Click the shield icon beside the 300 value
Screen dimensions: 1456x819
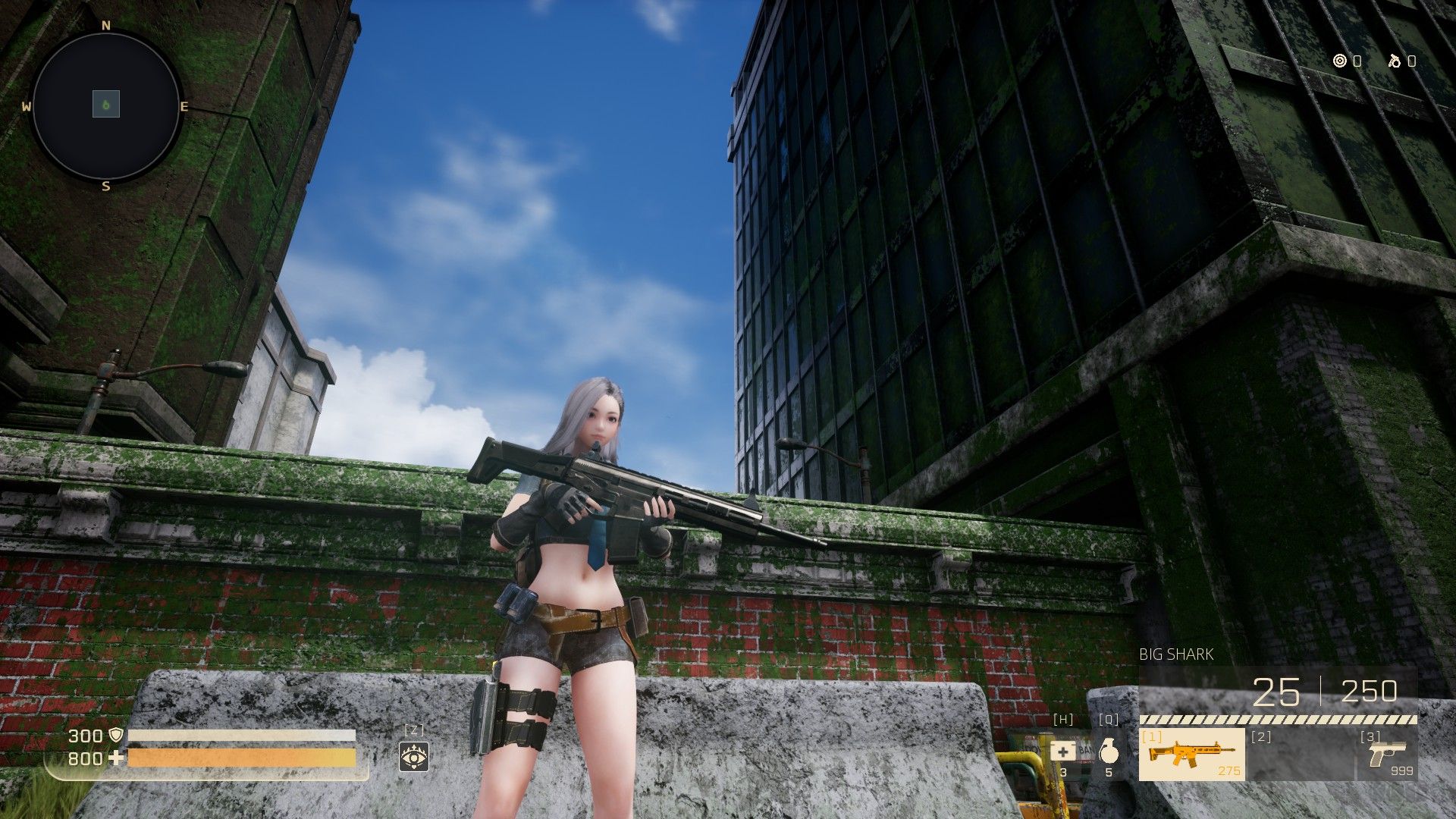116,736
